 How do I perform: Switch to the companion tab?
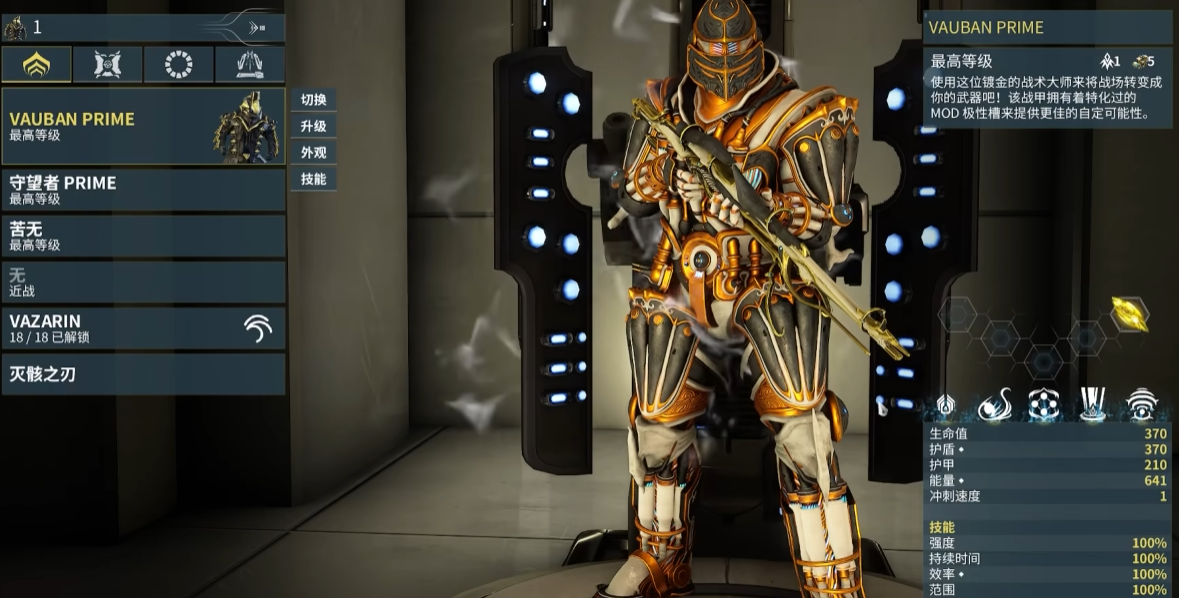(107, 65)
